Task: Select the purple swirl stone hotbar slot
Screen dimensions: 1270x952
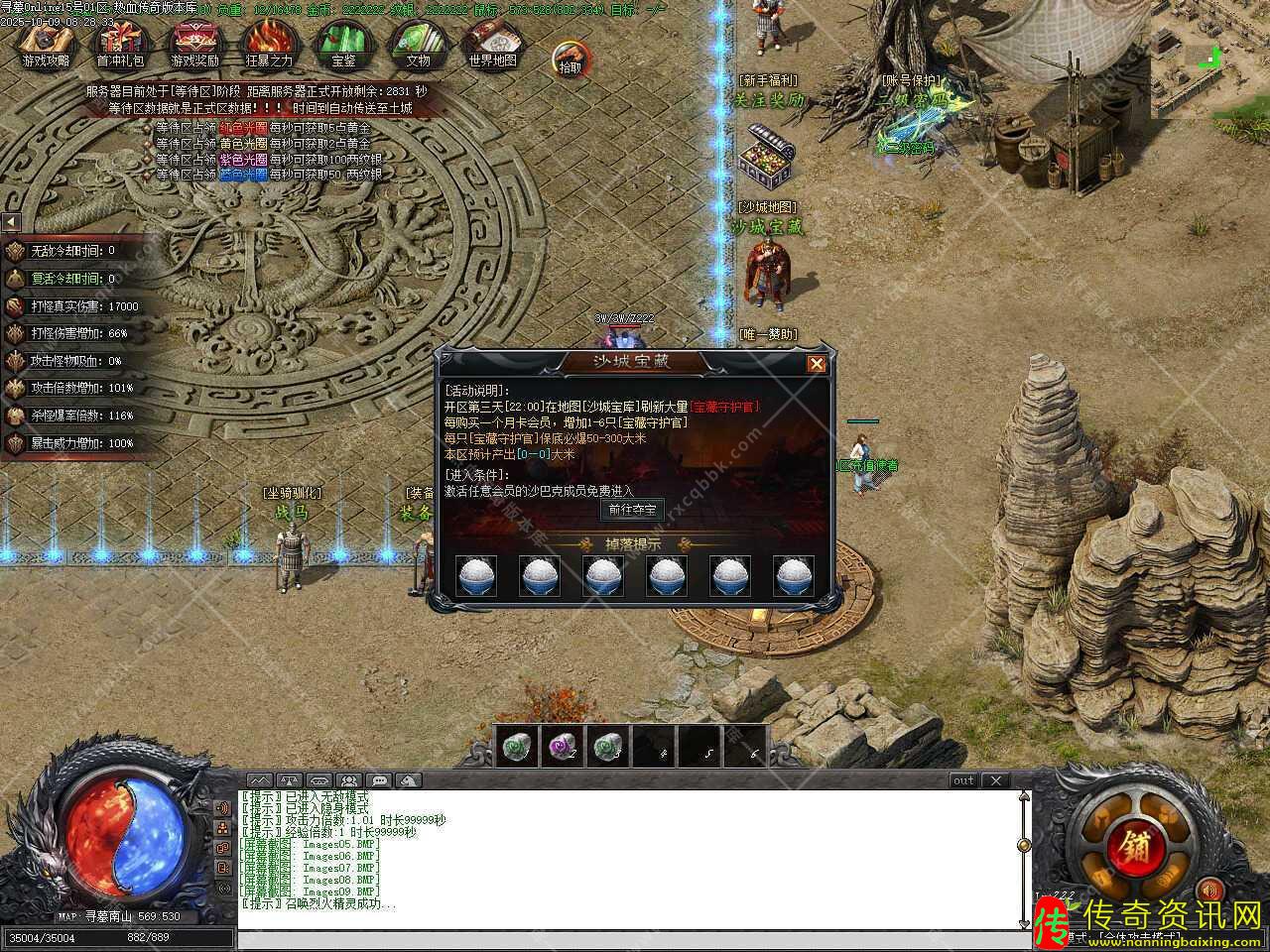Action: point(563,748)
